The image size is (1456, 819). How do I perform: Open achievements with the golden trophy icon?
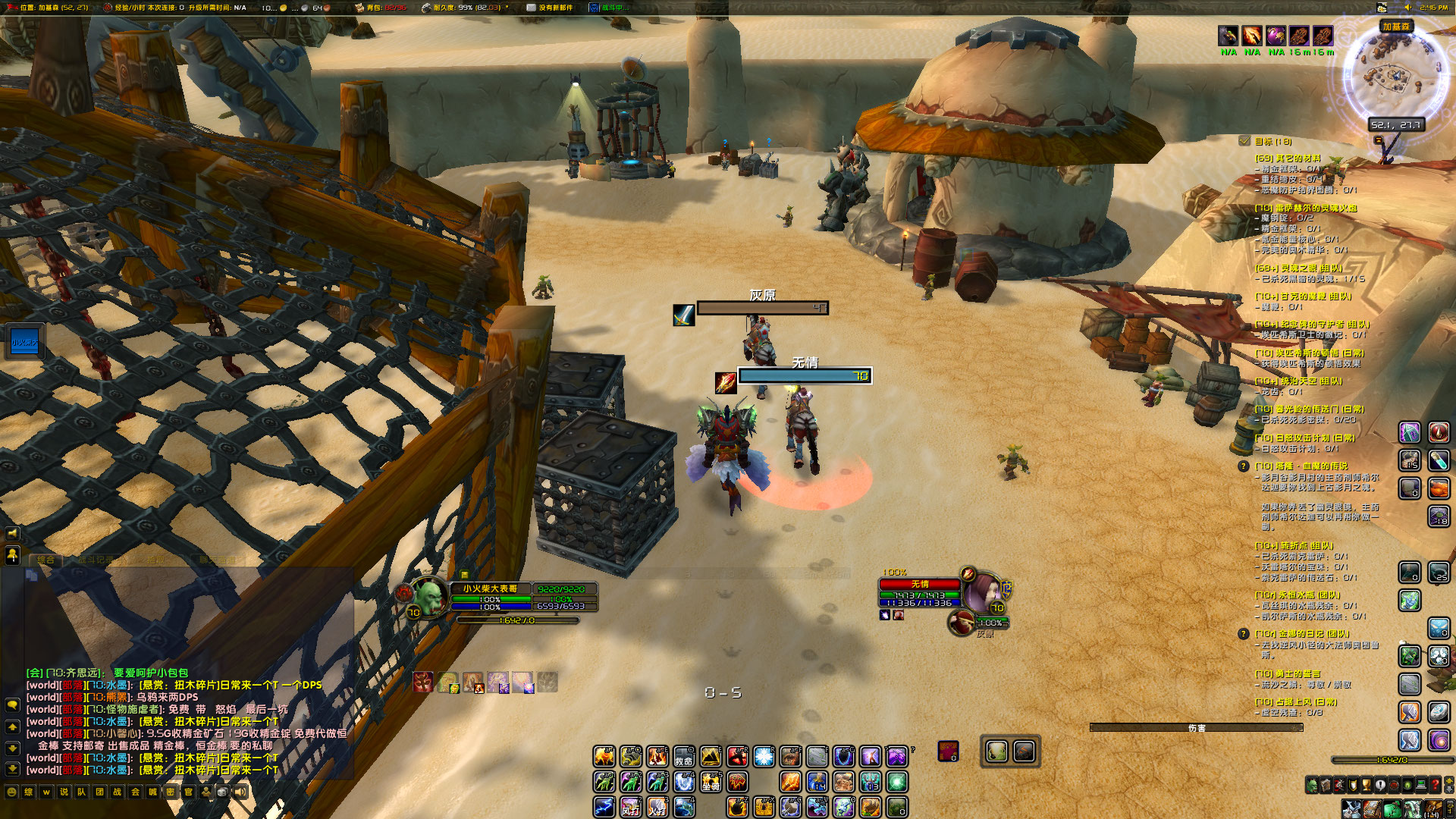point(1366,786)
